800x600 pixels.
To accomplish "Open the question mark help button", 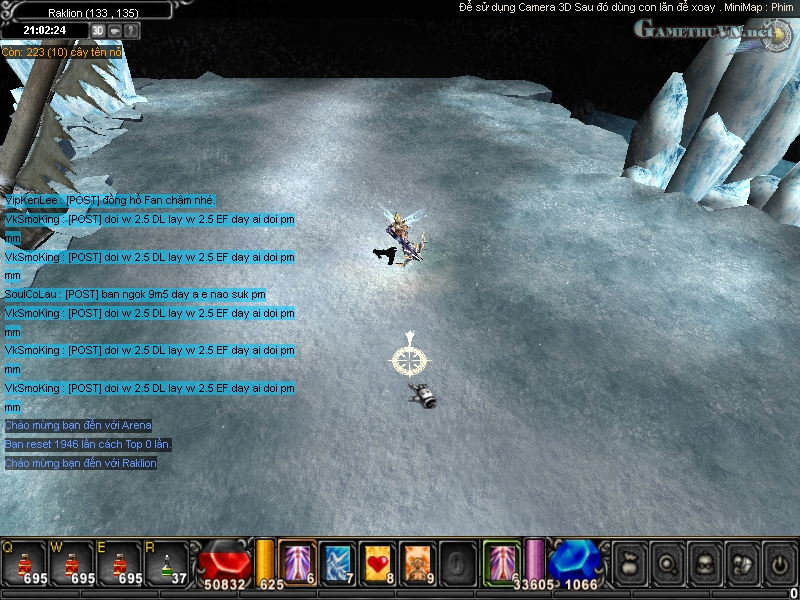I will 132,31.
